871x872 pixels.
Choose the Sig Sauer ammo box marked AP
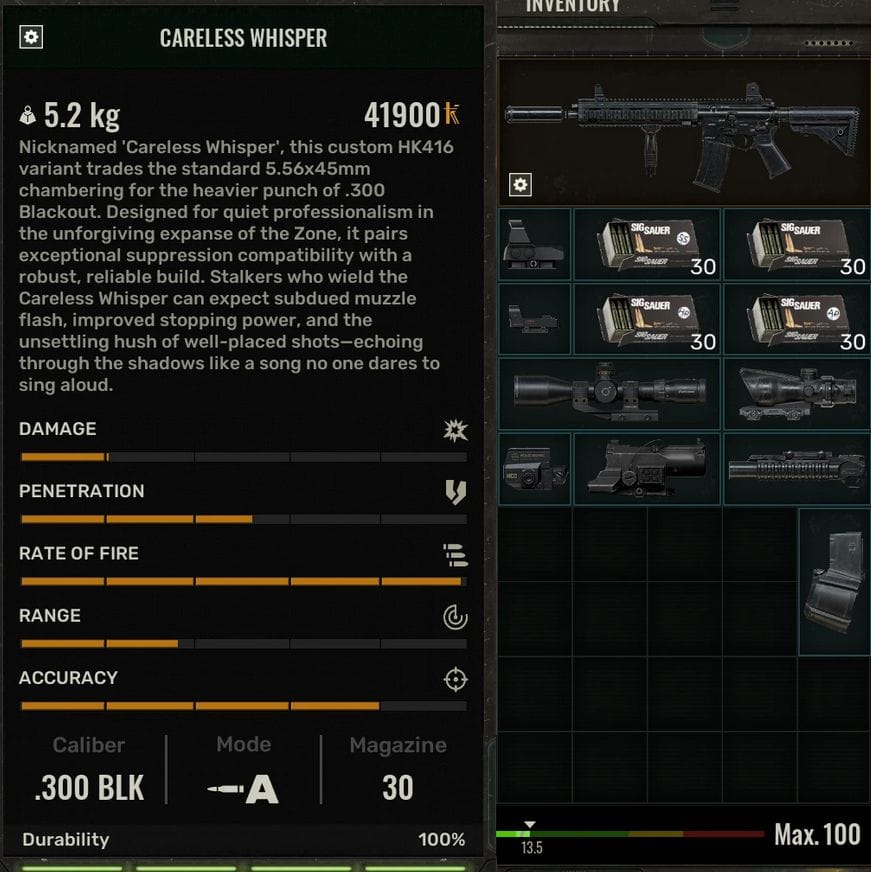pyautogui.click(x=795, y=318)
